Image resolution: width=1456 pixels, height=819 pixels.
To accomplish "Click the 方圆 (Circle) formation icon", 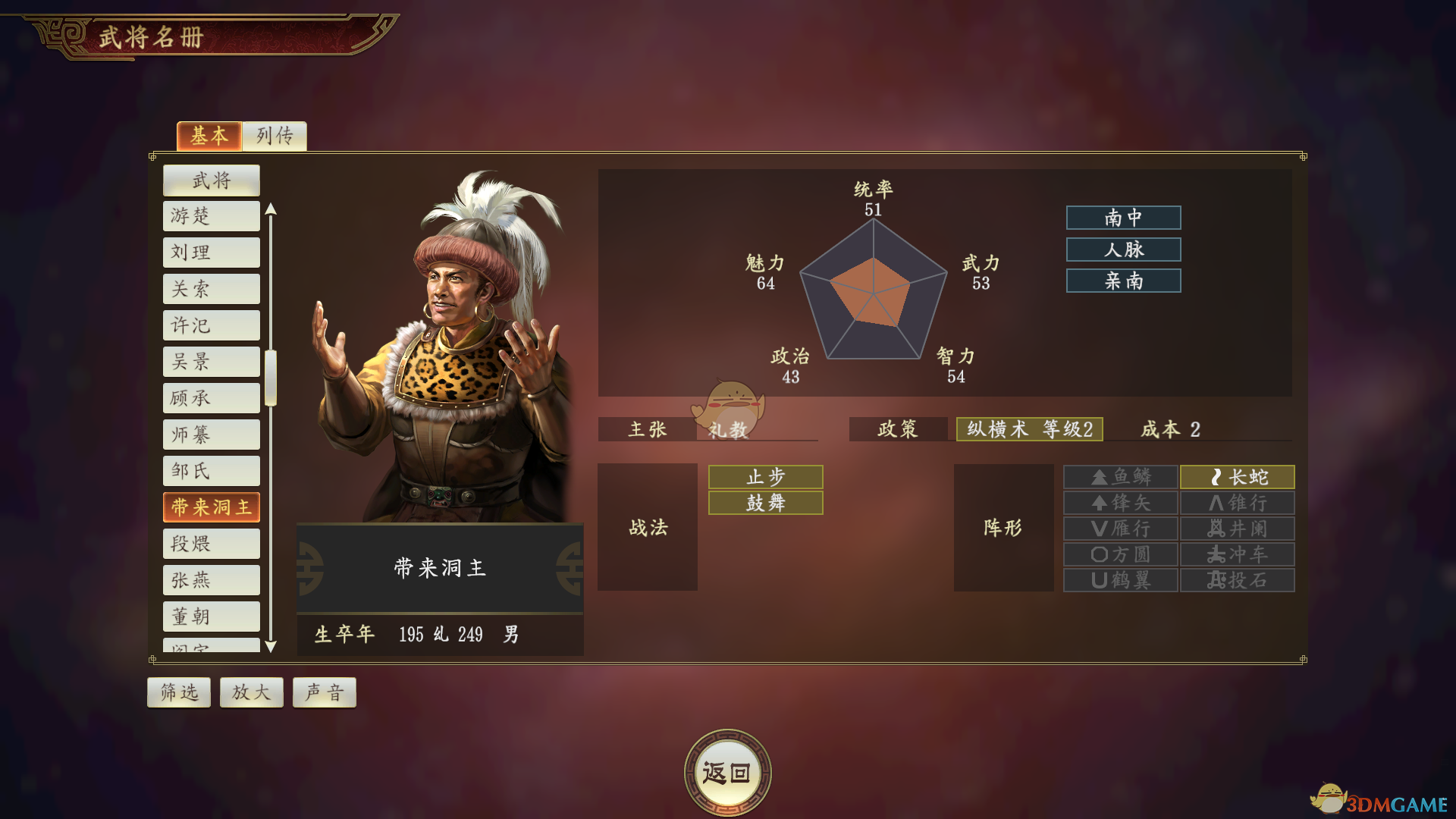I will (1120, 554).
